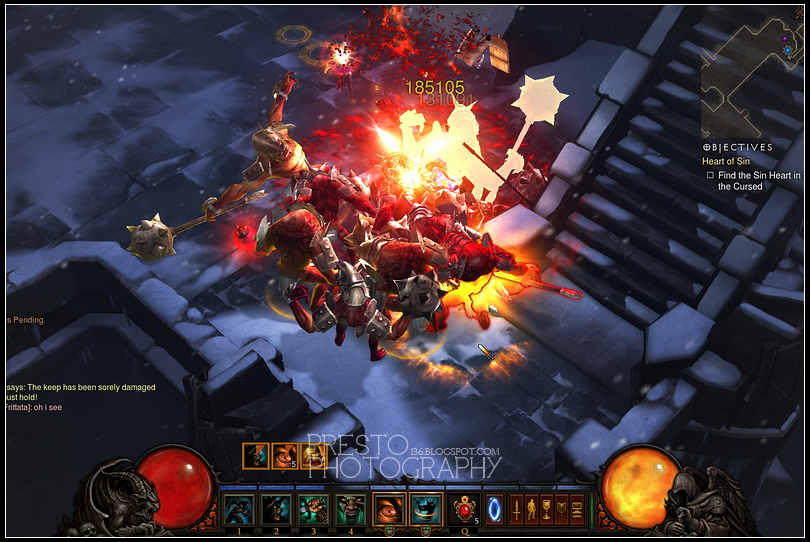810x542 pixels.
Task: Trigger the green fist skill in slot 3
Action: (x=313, y=509)
